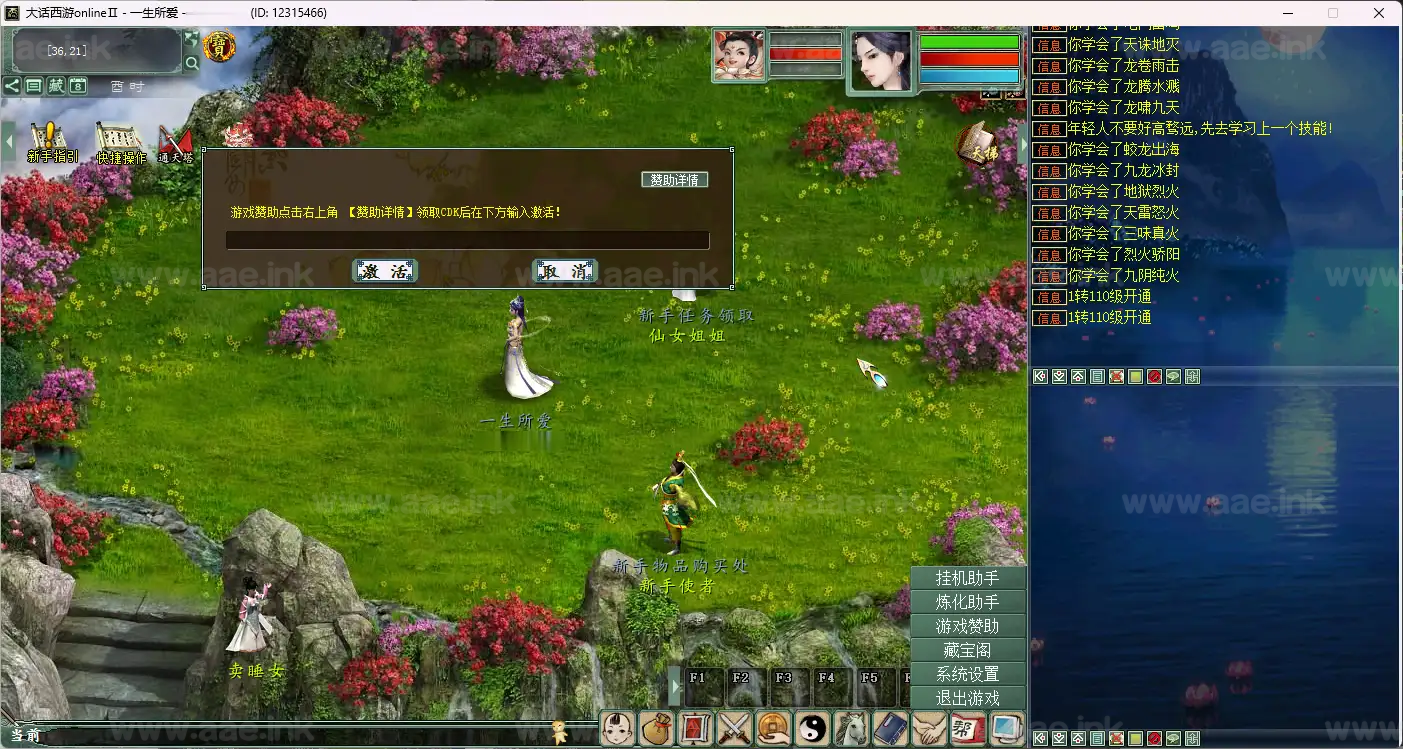The width and height of the screenshot is (1403, 749).
Task: Open the 挂机助手 menu entry
Action: coord(967,578)
